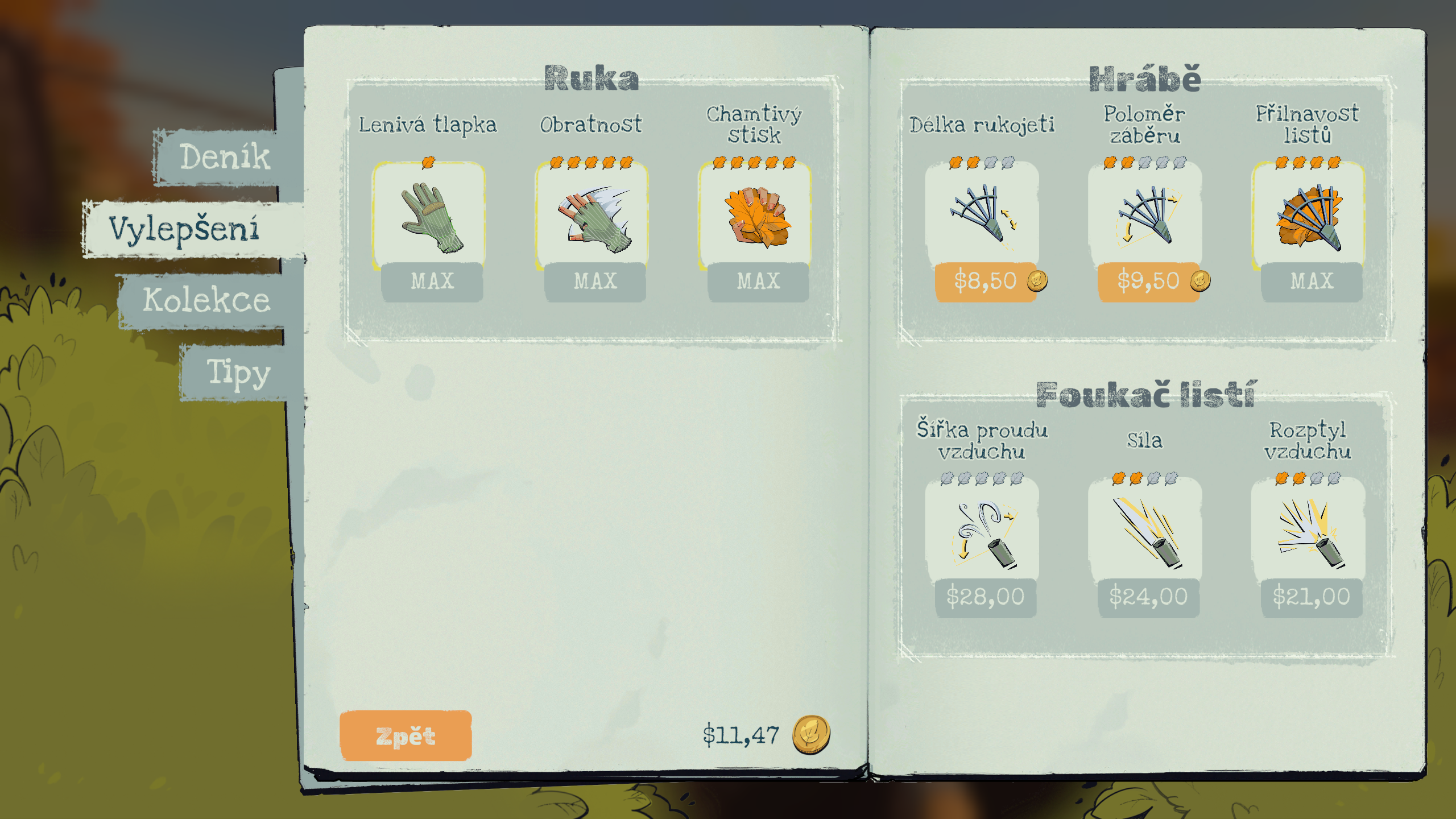
Task: Select the Vylepšení tab
Action: pyautogui.click(x=184, y=229)
